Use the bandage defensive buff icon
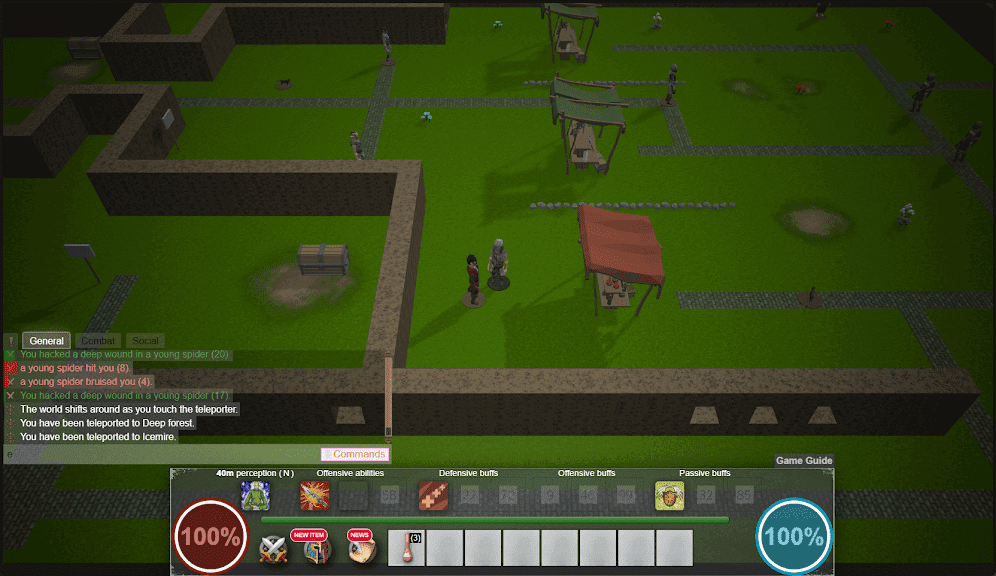 tap(433, 496)
